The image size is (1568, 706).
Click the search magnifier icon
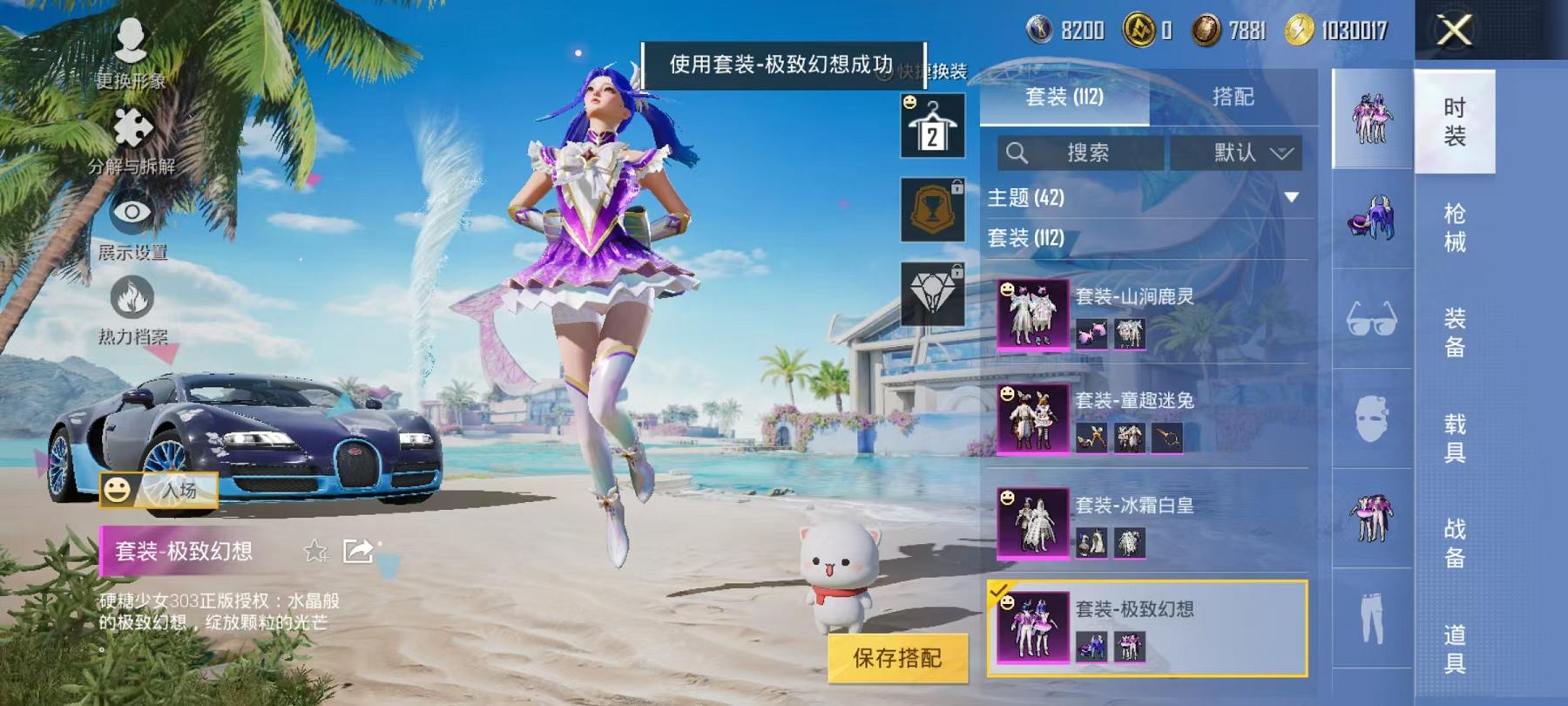[x=1017, y=153]
